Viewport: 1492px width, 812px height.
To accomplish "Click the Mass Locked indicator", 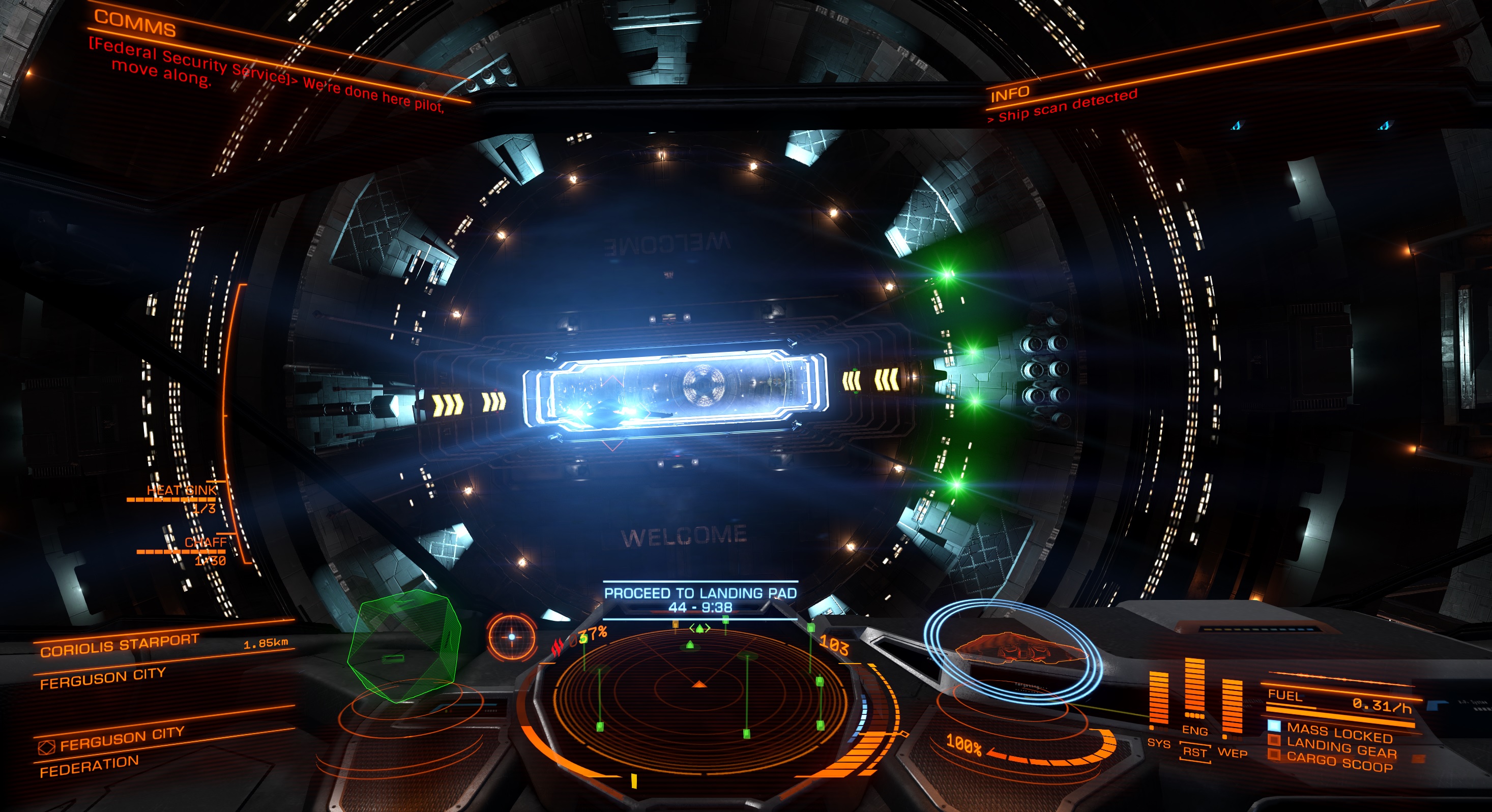I will point(1338,732).
